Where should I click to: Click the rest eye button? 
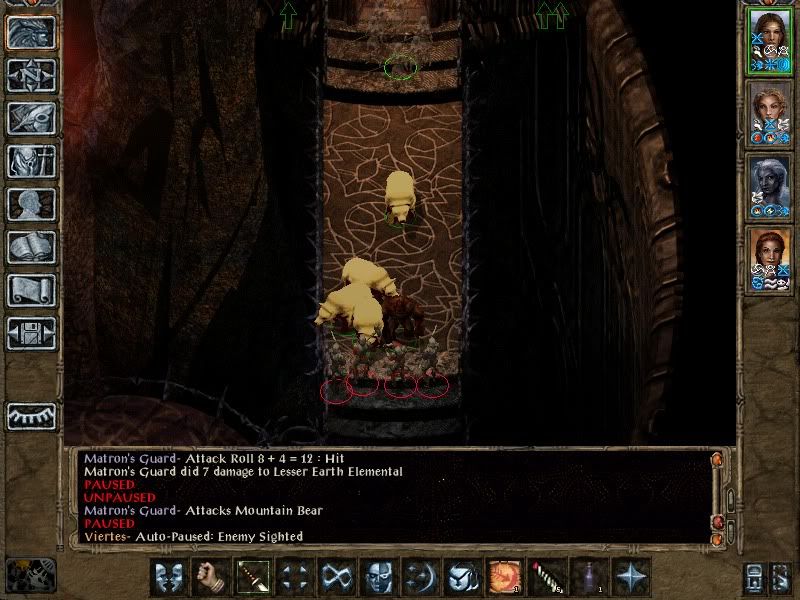click(31, 416)
